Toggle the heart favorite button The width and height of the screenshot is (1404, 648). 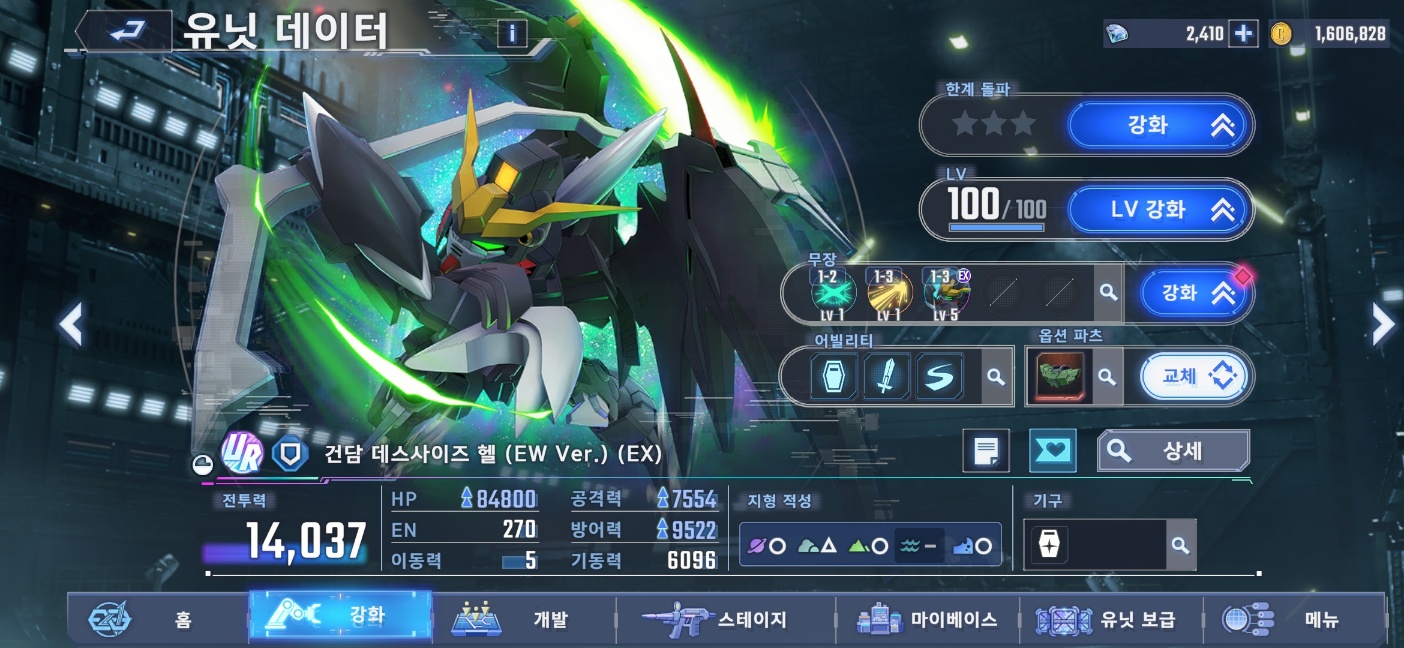click(x=1053, y=451)
